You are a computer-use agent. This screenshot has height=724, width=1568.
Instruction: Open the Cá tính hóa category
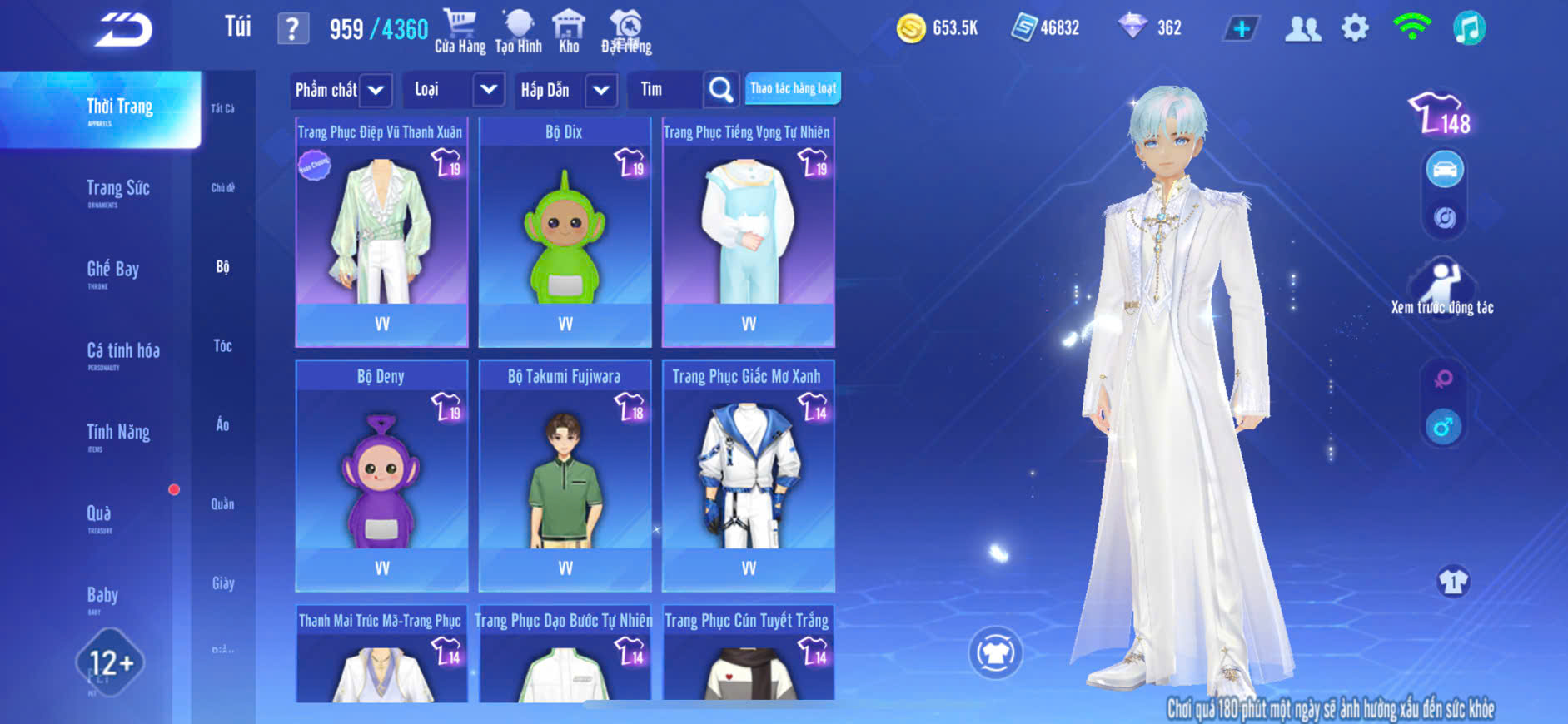click(x=122, y=353)
